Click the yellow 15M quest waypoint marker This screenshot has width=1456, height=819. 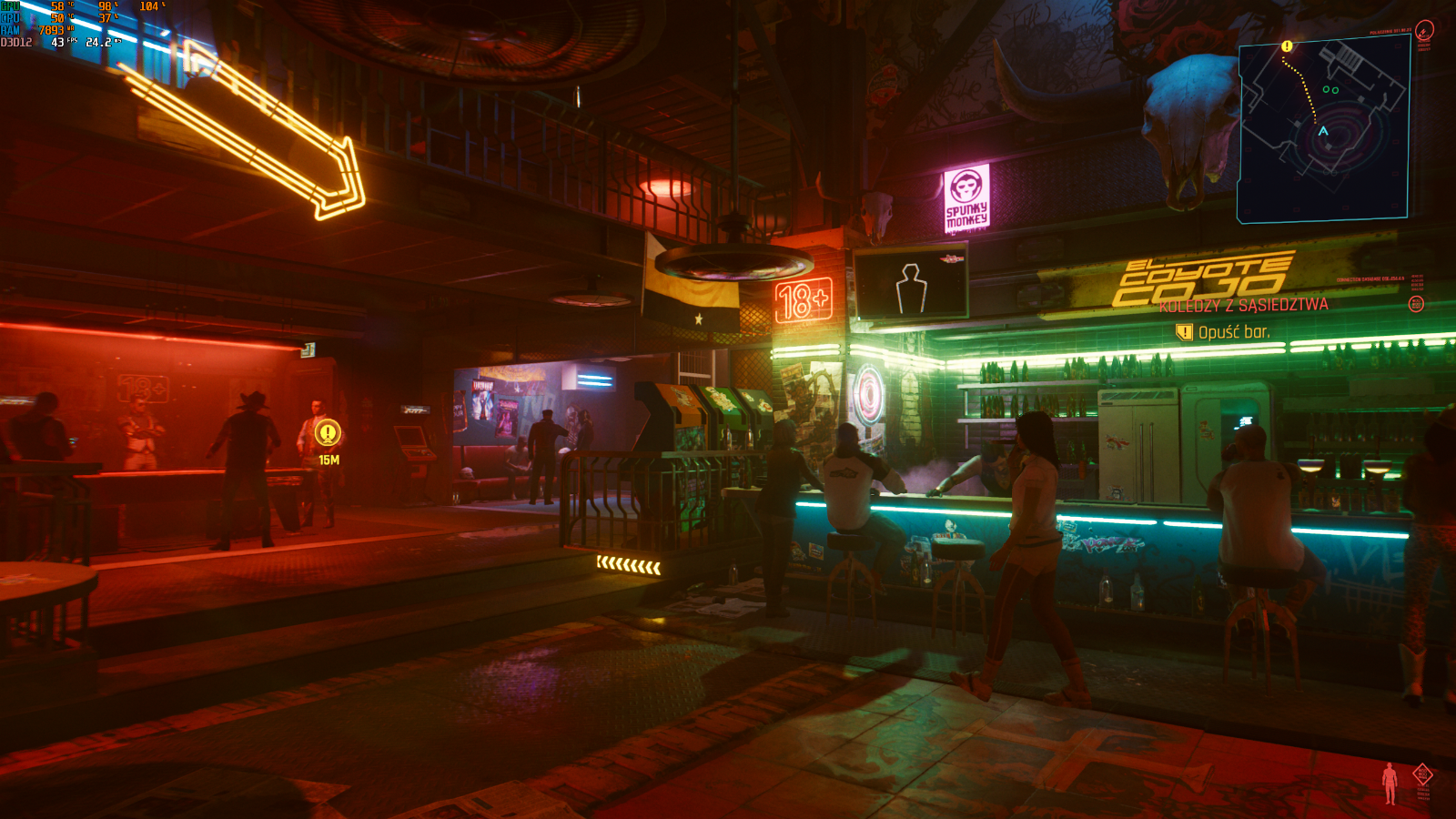click(328, 433)
